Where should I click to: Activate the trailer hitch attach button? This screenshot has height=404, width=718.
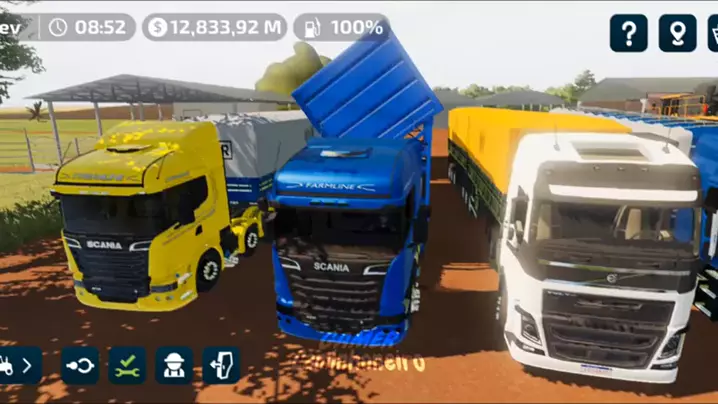[x=80, y=366]
